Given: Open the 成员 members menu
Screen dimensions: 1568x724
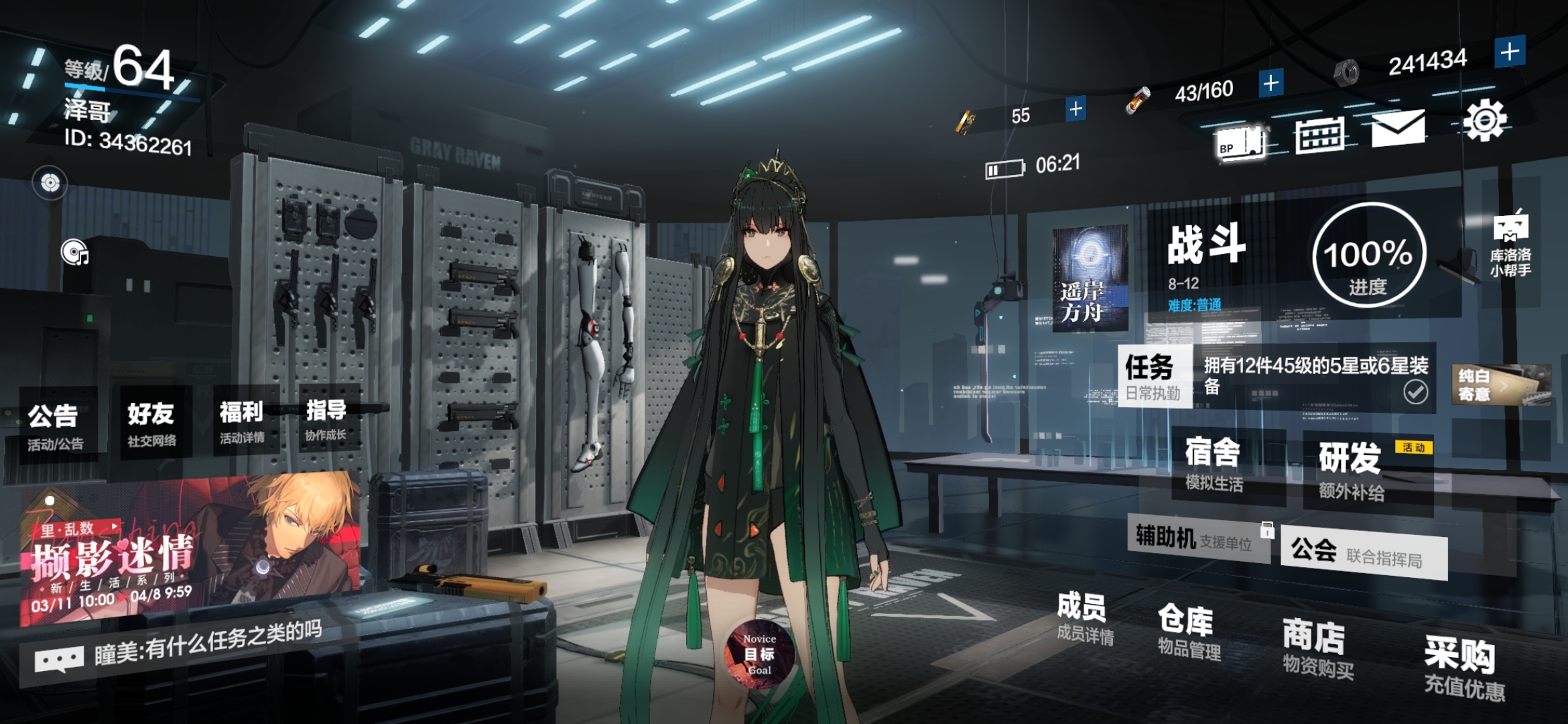Looking at the screenshot, I should click(1083, 617).
